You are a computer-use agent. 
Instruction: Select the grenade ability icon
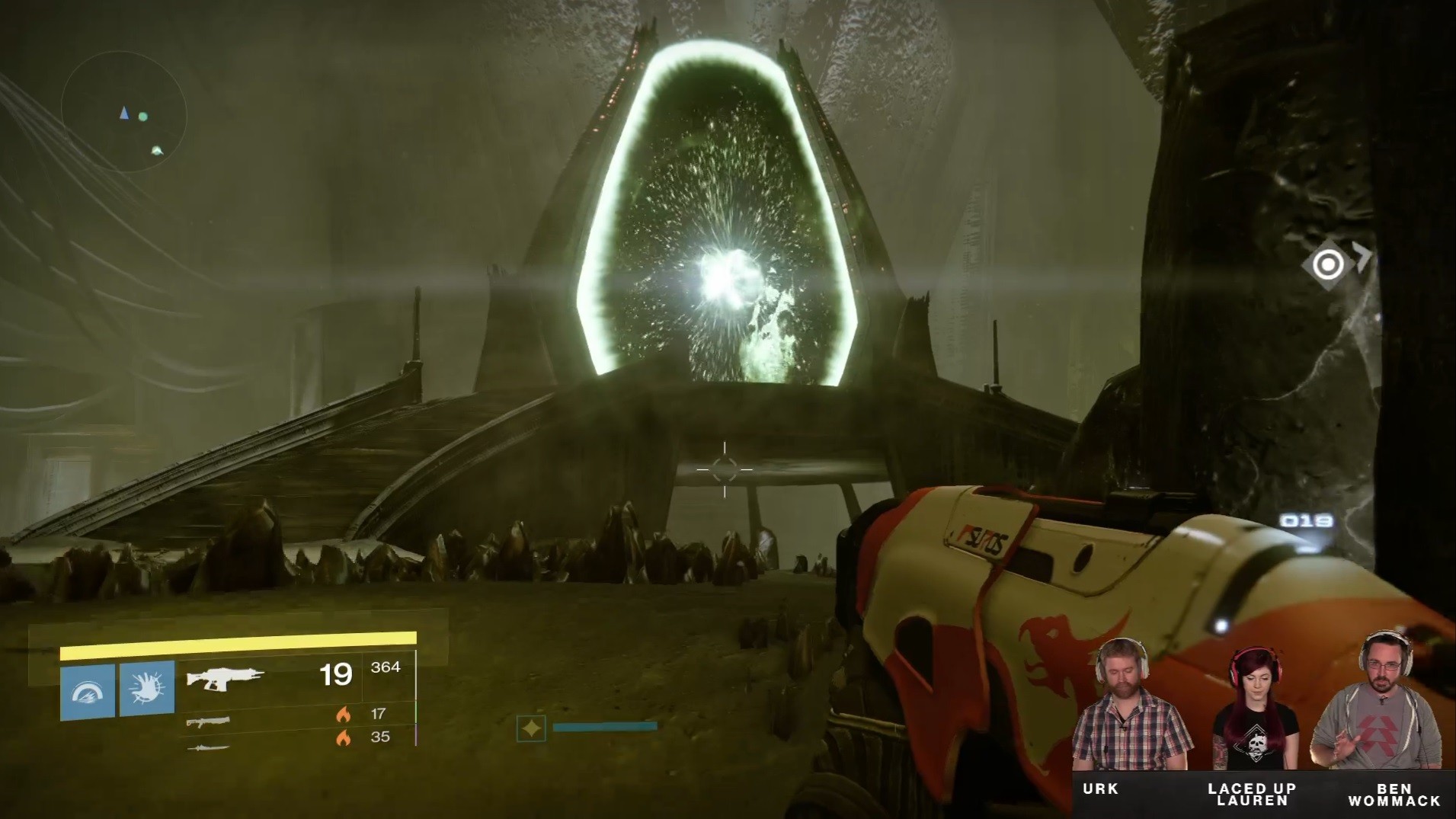coord(88,690)
